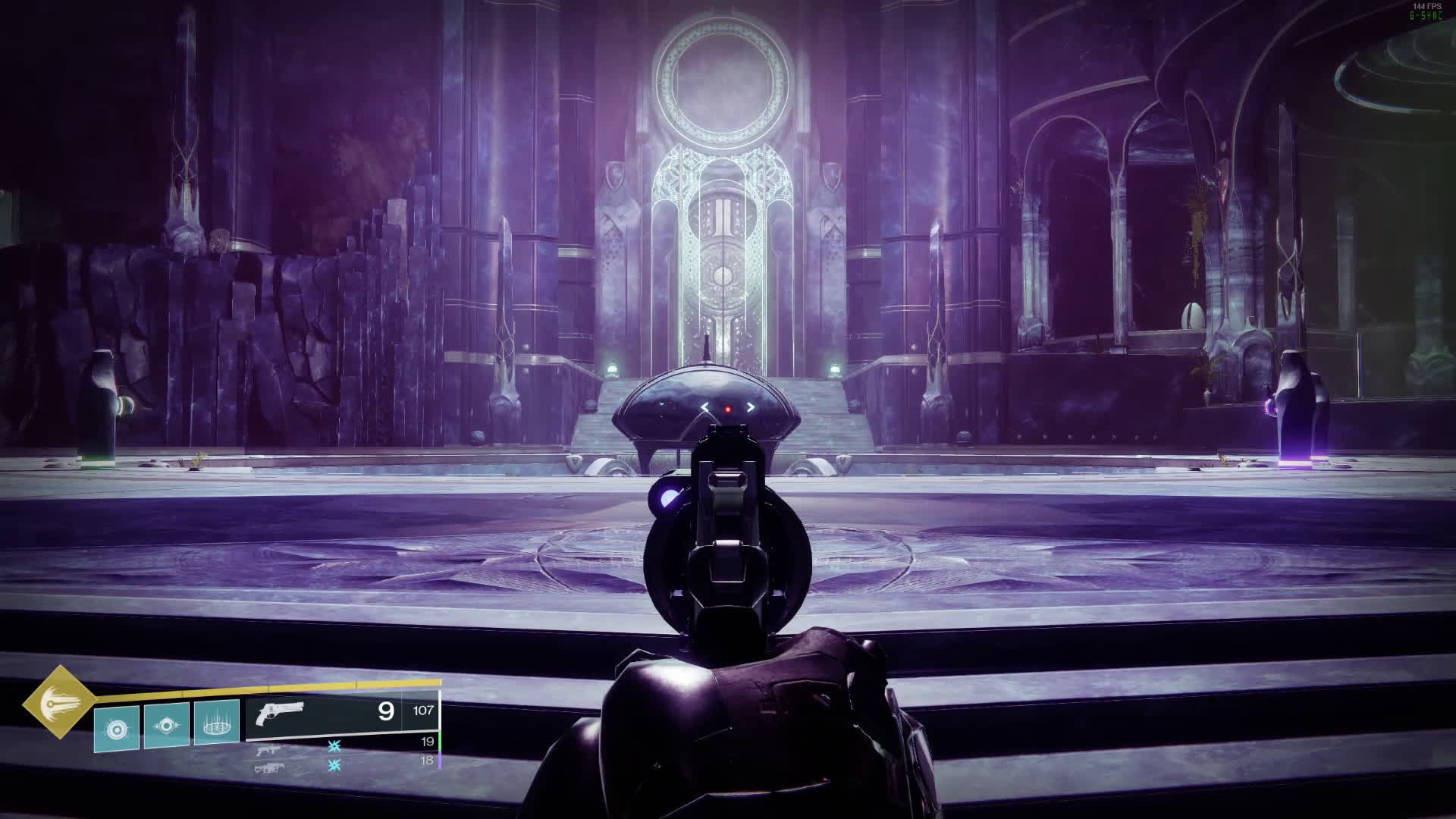The height and width of the screenshot is (819, 1456).
Task: Select the equipped hand cannon weapon icon
Action: tap(280, 714)
